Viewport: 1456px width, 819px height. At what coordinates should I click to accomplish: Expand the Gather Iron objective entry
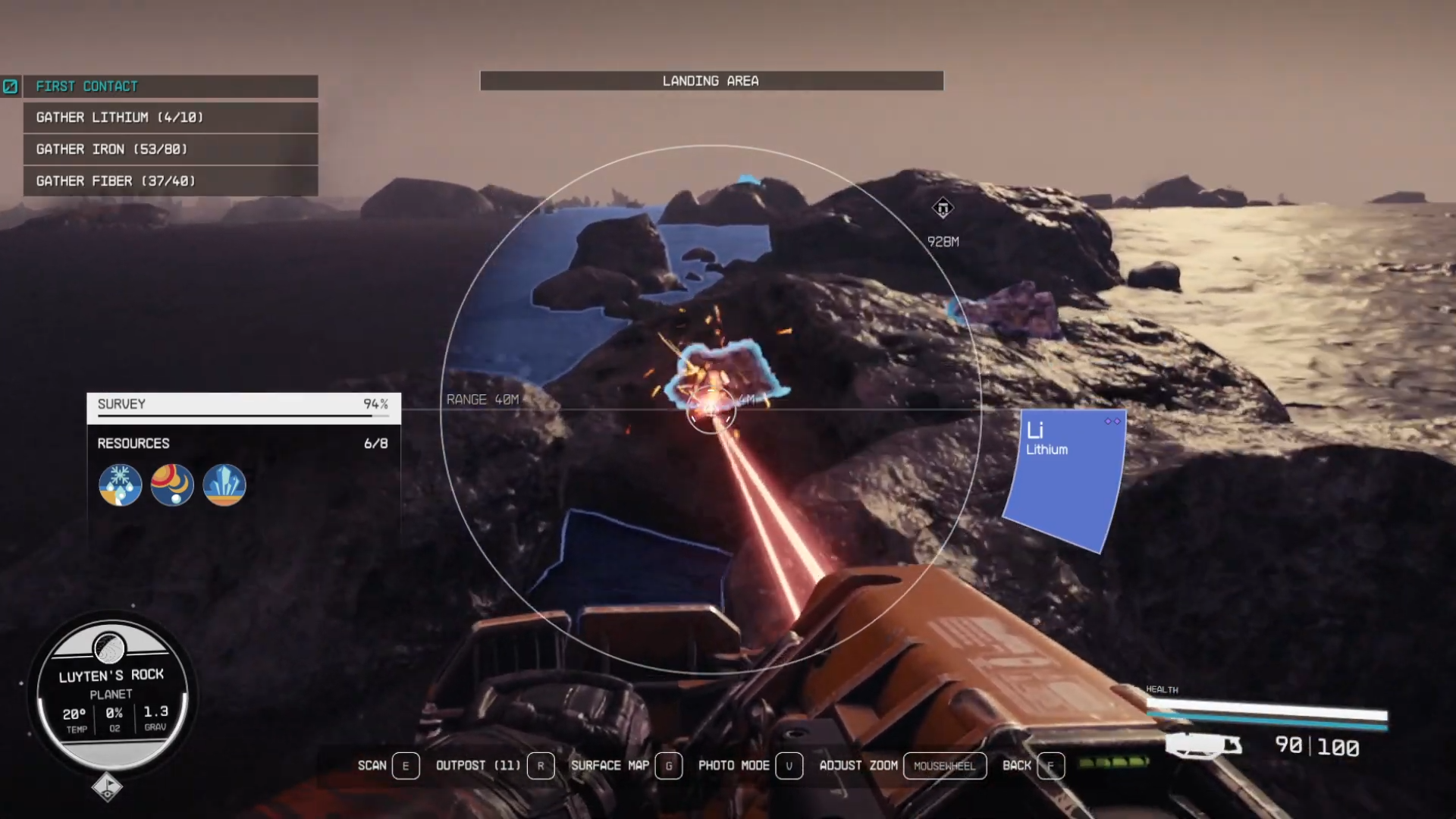coord(171,149)
